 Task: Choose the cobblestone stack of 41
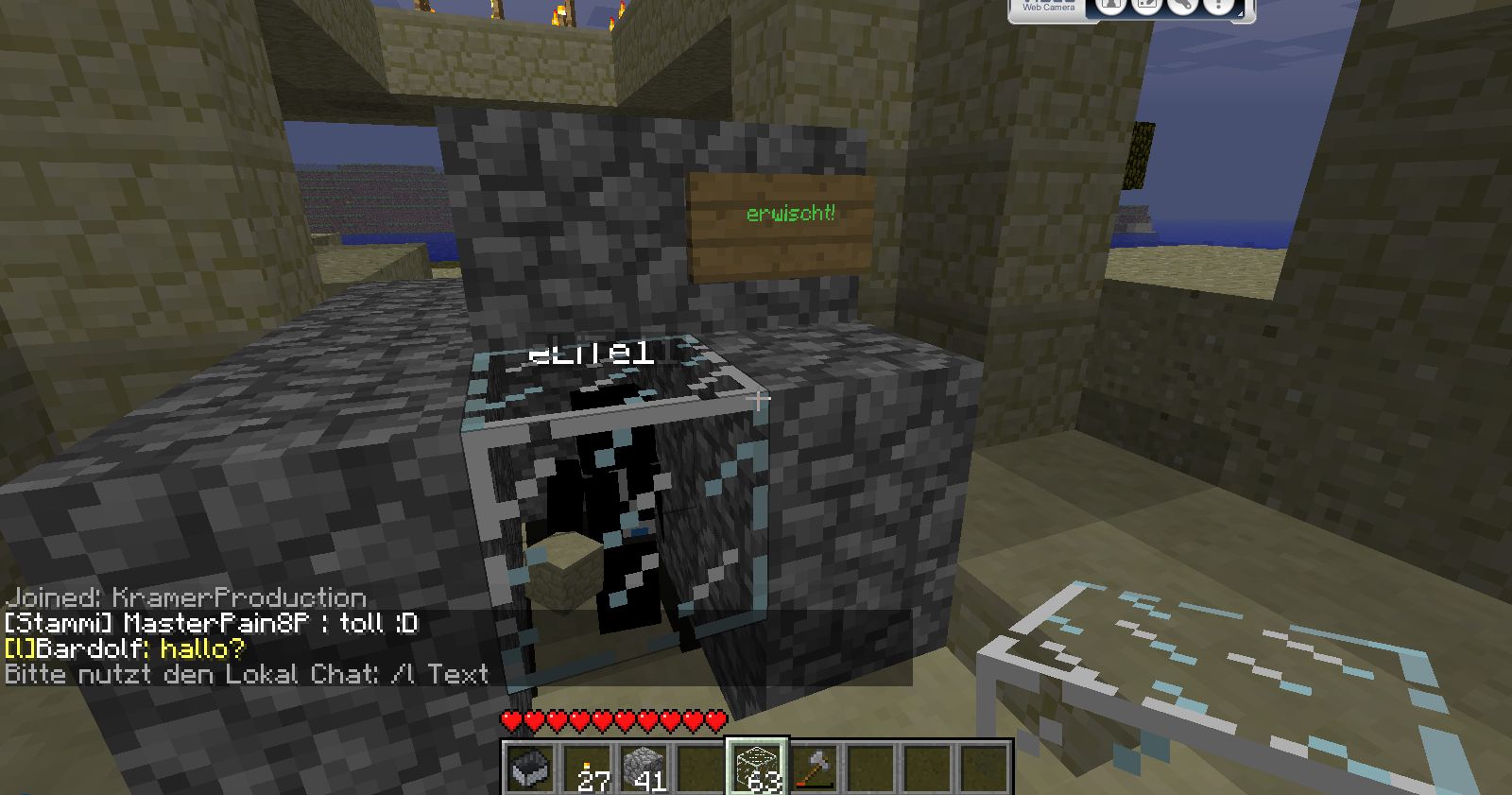[644, 767]
